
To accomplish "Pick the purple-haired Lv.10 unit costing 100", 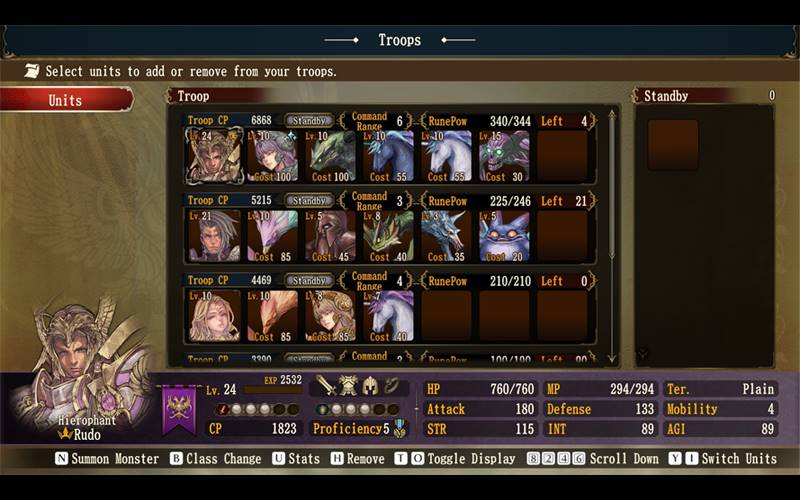I will point(273,155).
